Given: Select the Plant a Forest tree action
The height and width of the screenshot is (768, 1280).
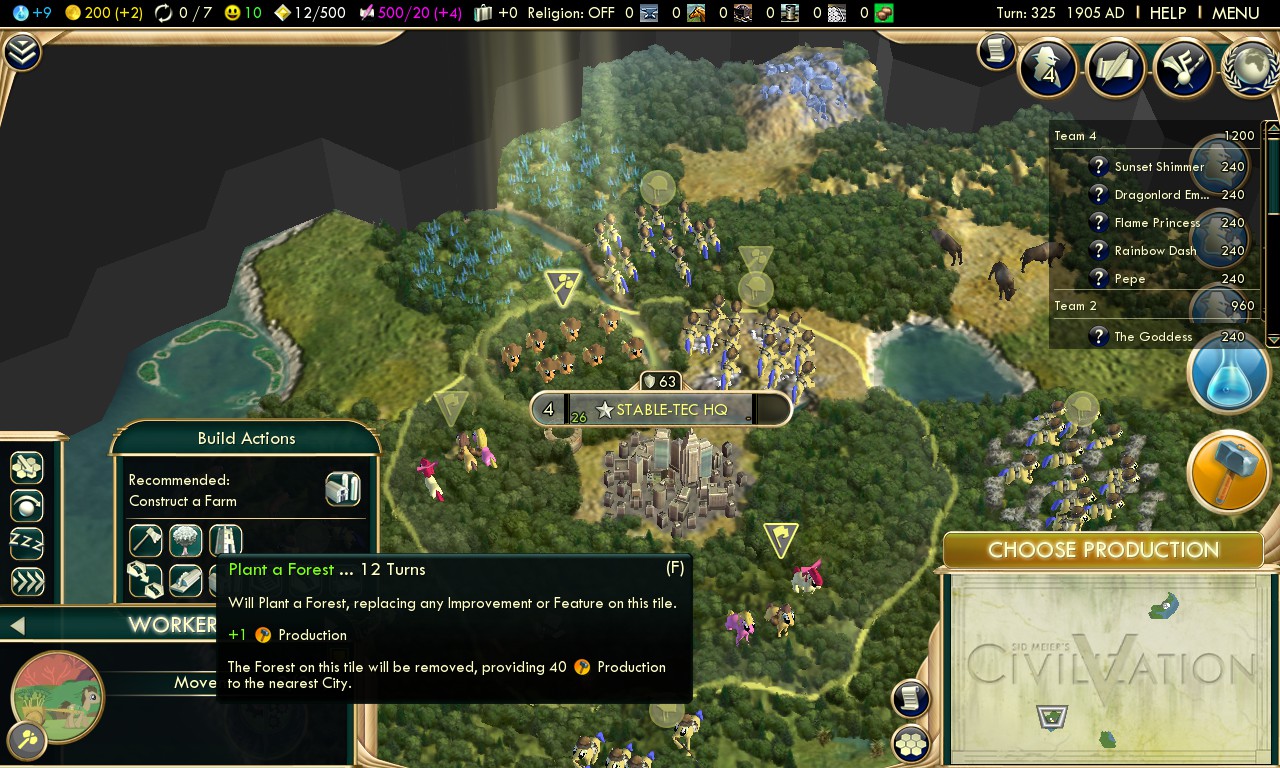Looking at the screenshot, I should (186, 541).
